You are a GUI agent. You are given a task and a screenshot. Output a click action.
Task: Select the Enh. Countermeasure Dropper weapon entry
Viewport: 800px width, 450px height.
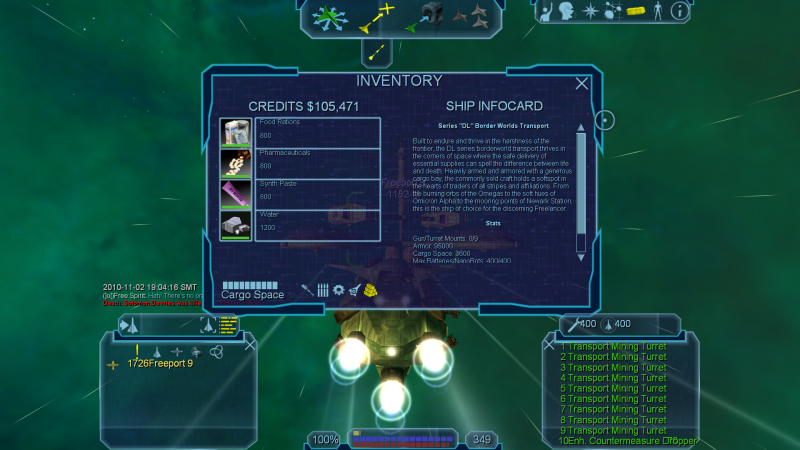click(628, 440)
